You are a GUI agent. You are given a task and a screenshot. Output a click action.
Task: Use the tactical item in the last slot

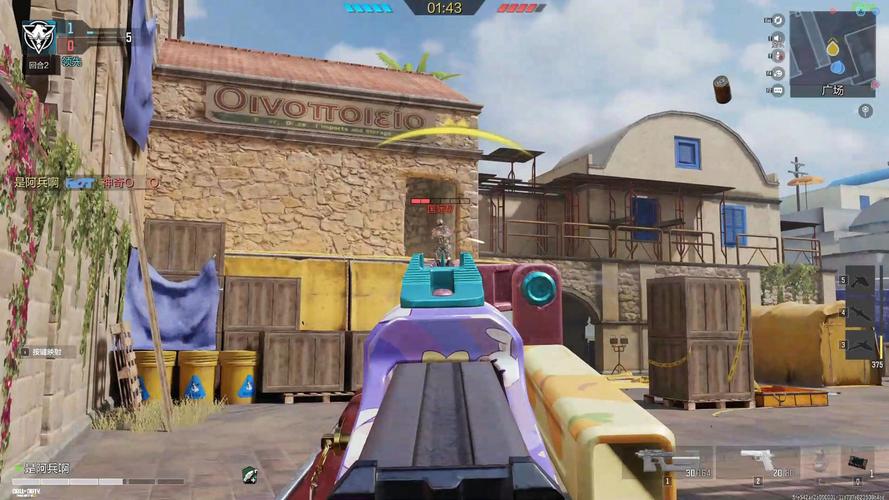[860, 462]
